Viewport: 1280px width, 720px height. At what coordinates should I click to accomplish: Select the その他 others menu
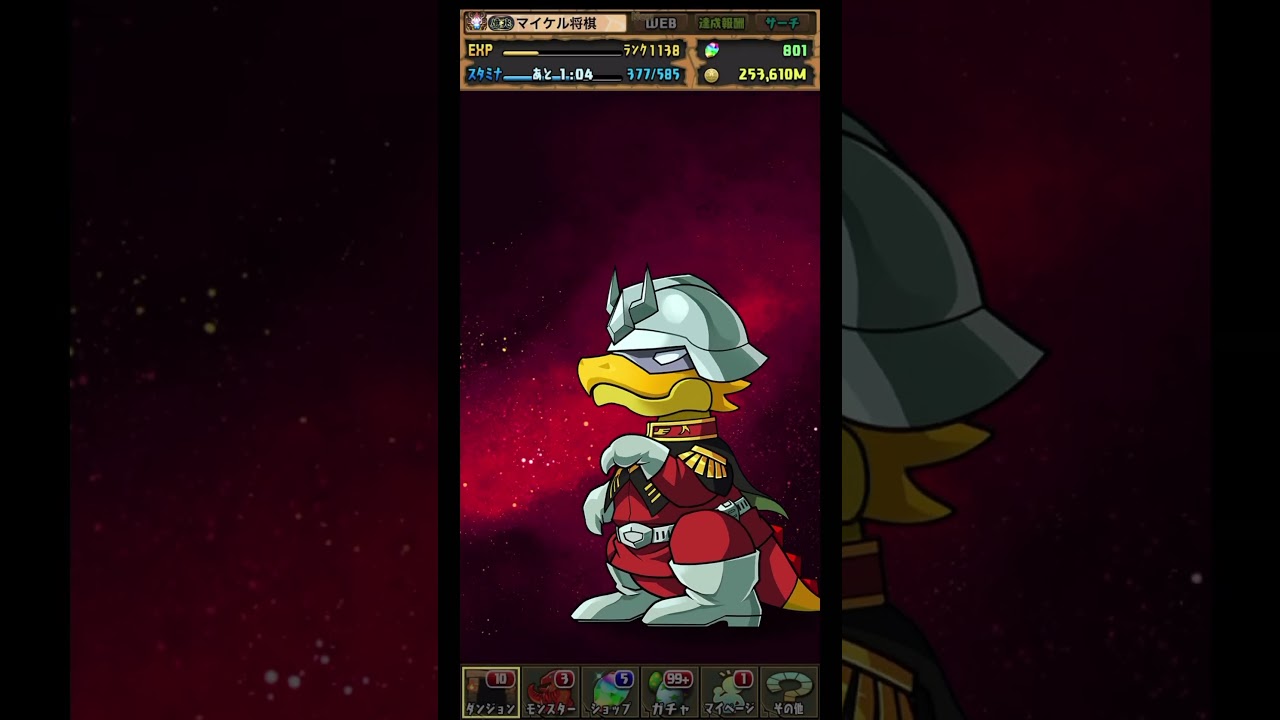789,692
